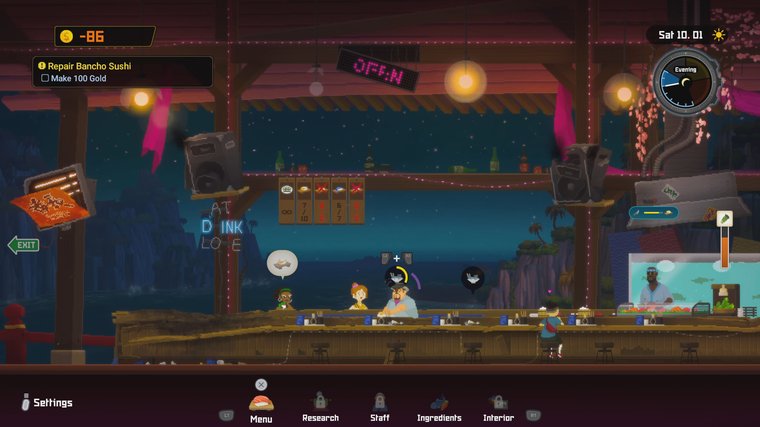This screenshot has height=427, width=760.
Task: Switch to the Research tab
Action: coord(320,406)
